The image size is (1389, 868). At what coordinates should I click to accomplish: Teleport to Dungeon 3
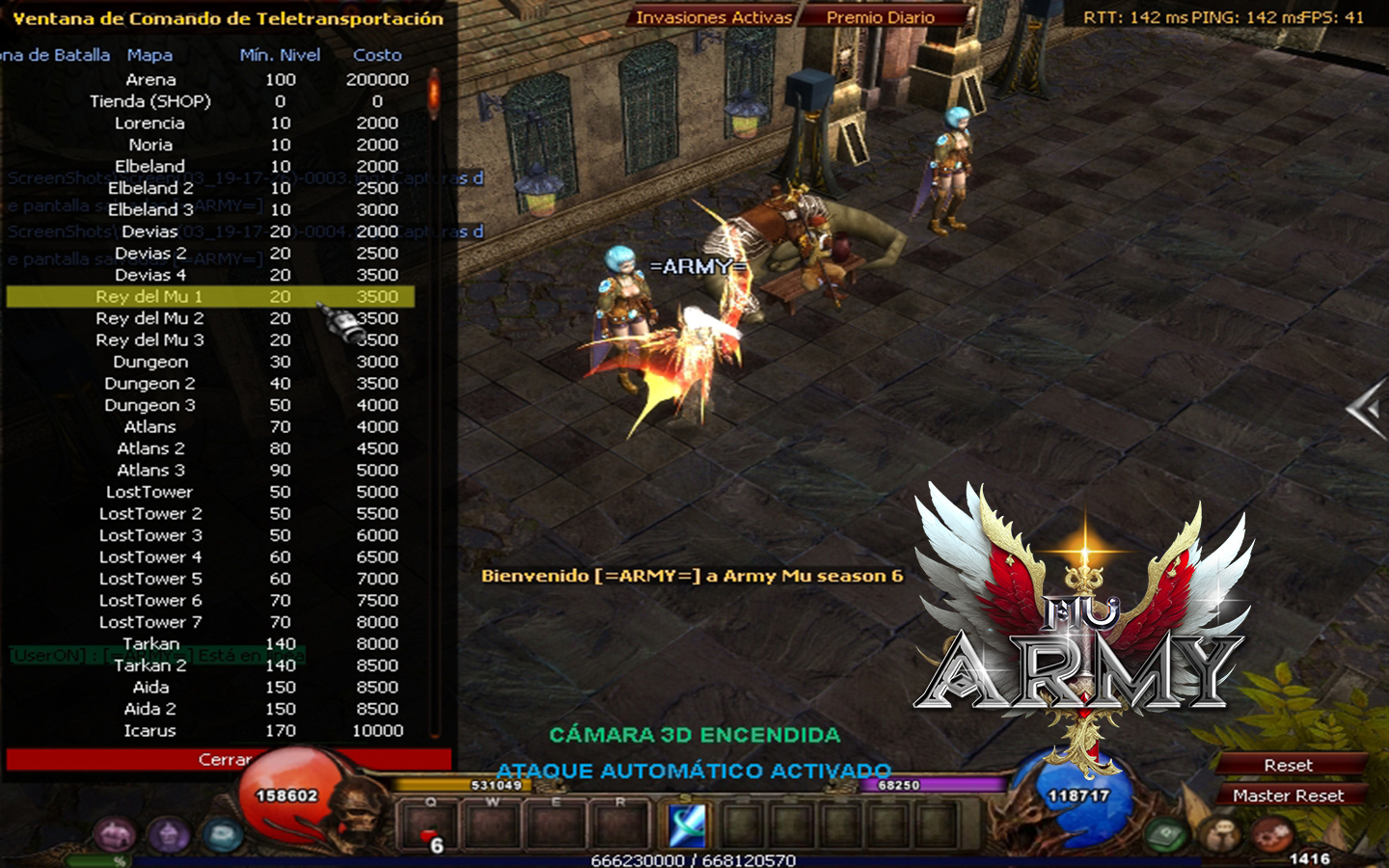tap(150, 405)
